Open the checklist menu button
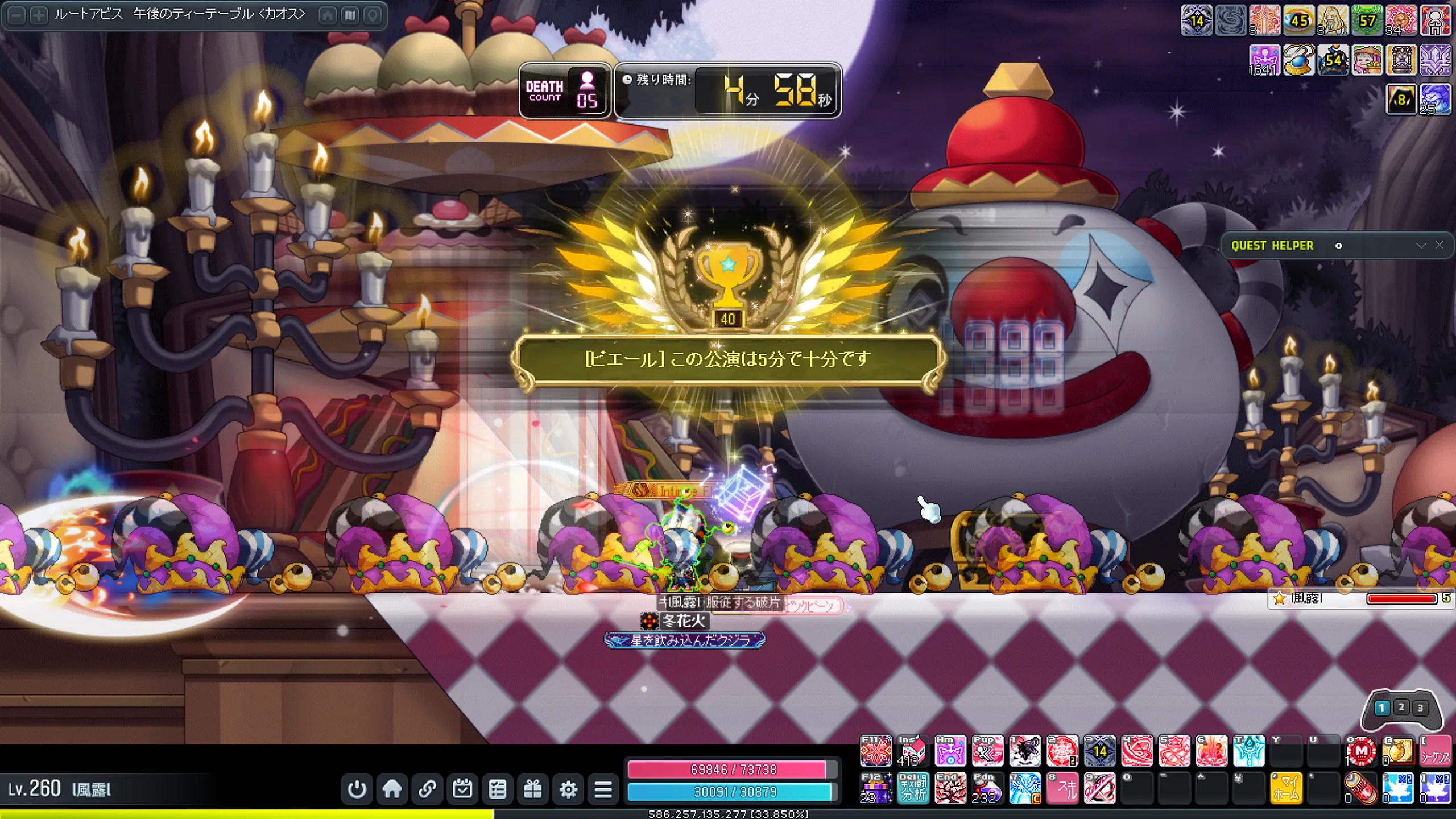Screen dimensions: 1456x819 click(498, 789)
